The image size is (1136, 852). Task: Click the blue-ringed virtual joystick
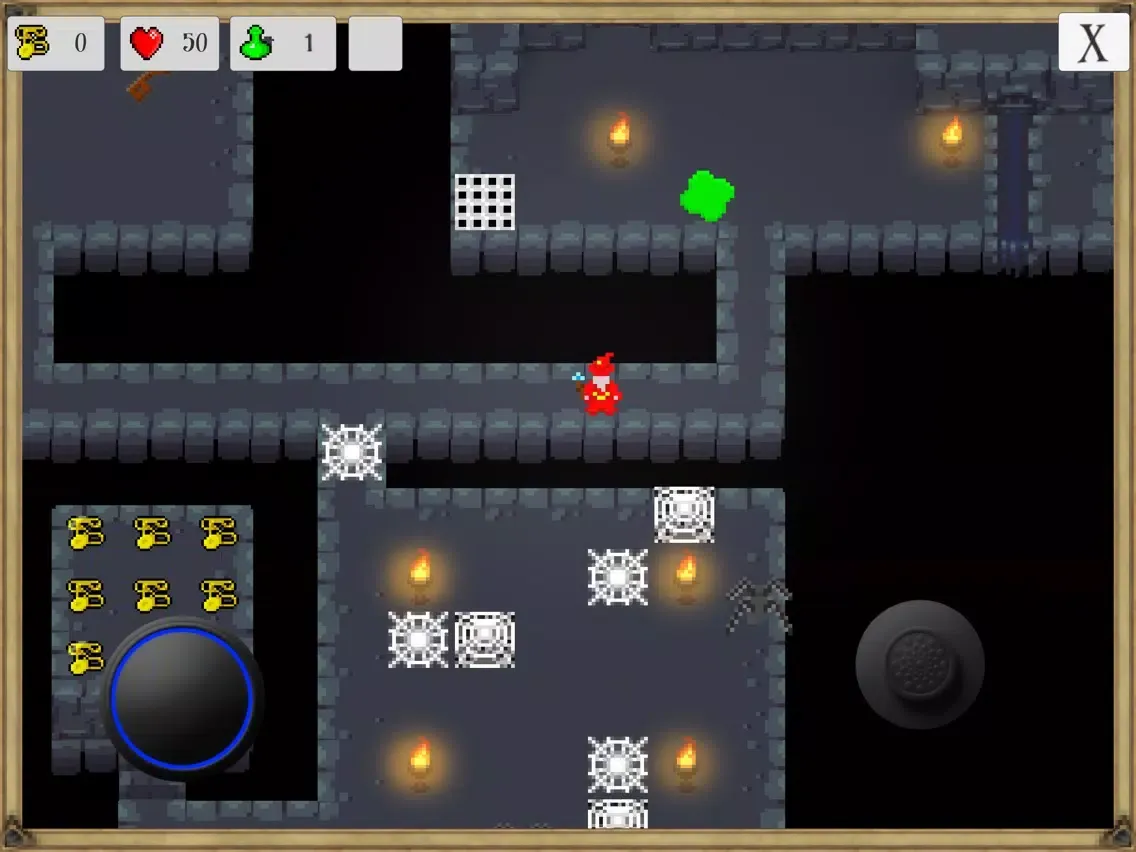tap(182, 696)
